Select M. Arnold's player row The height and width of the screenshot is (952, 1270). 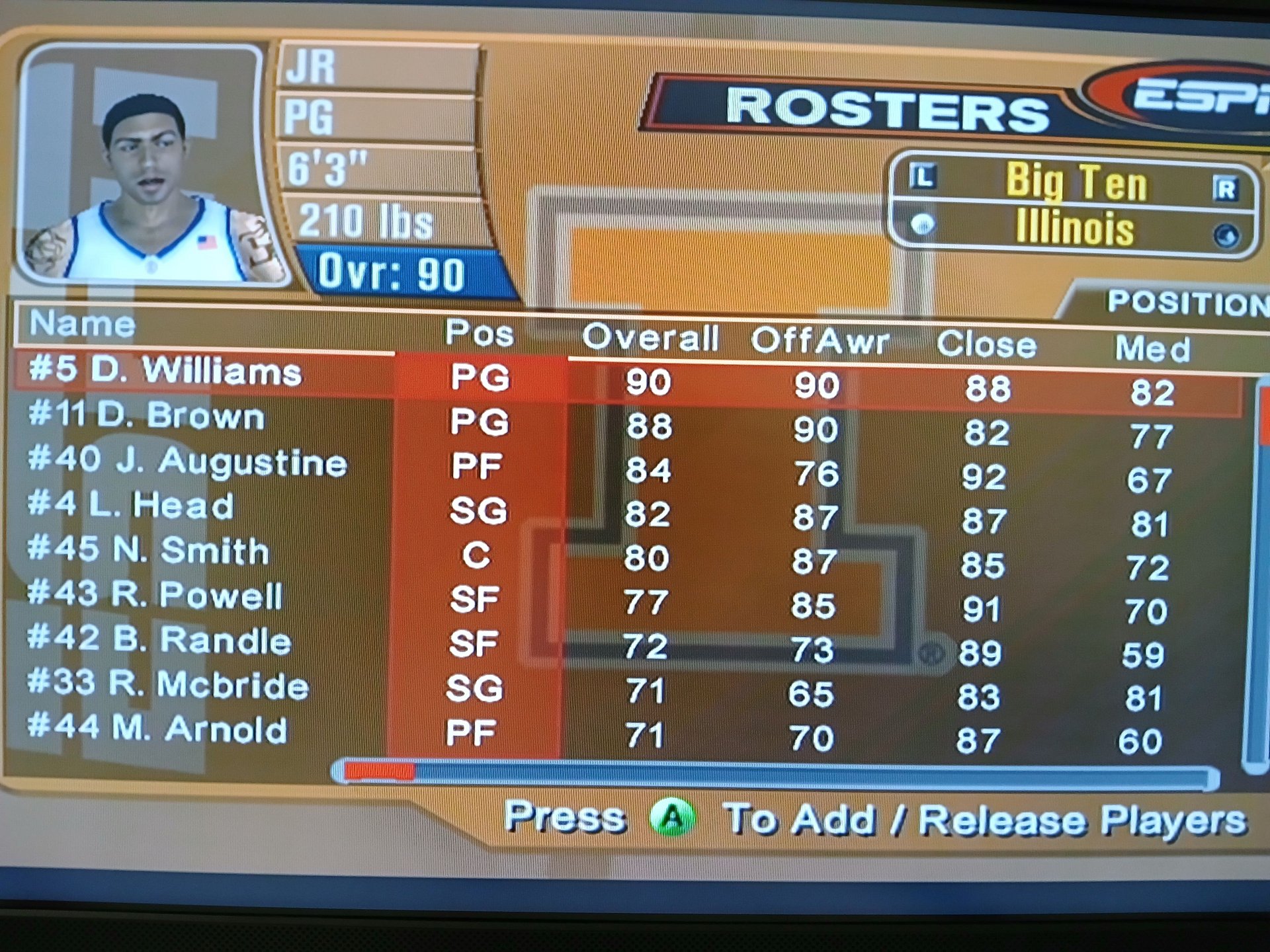tap(157, 729)
